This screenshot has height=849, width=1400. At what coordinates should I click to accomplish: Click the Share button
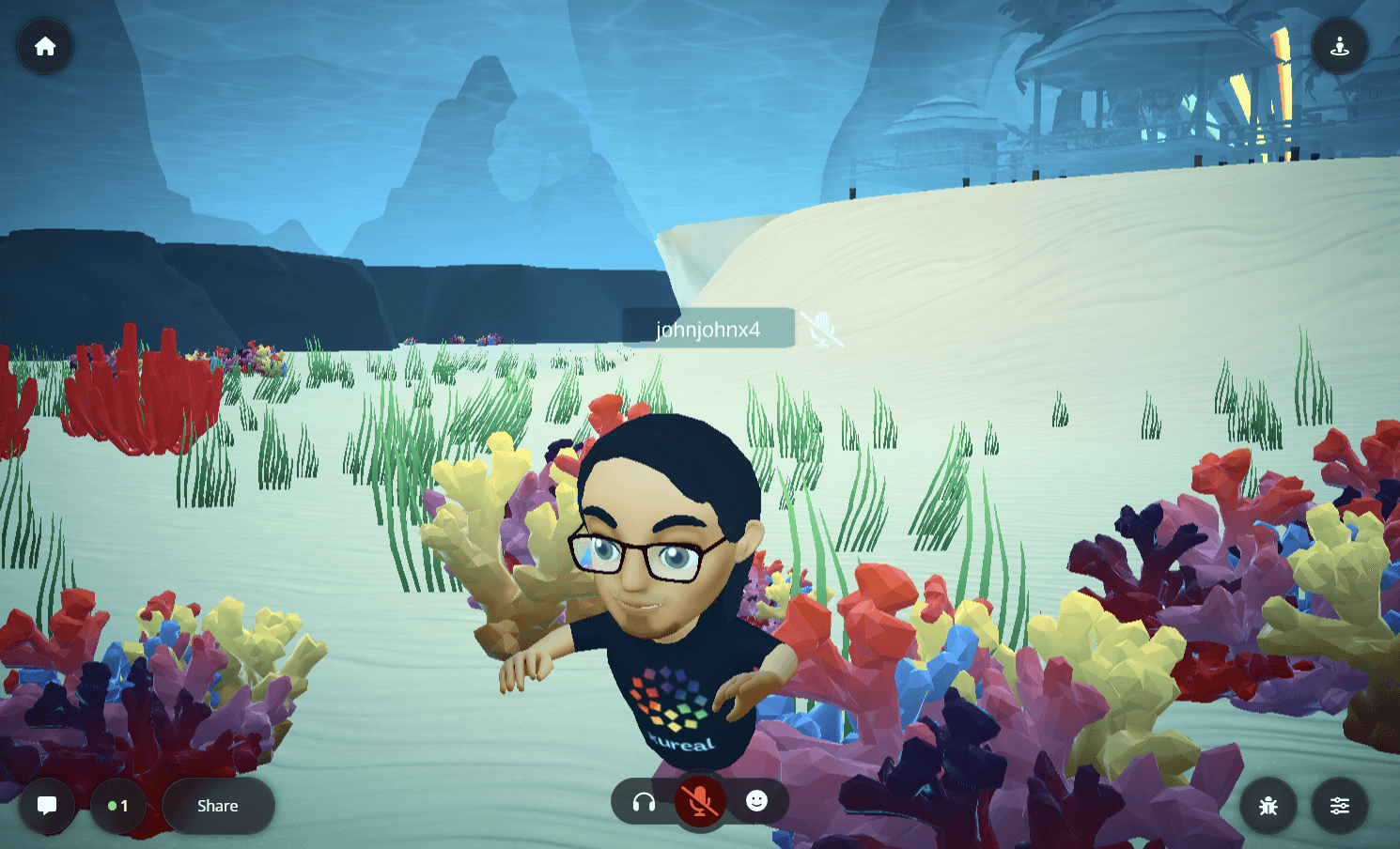218,806
